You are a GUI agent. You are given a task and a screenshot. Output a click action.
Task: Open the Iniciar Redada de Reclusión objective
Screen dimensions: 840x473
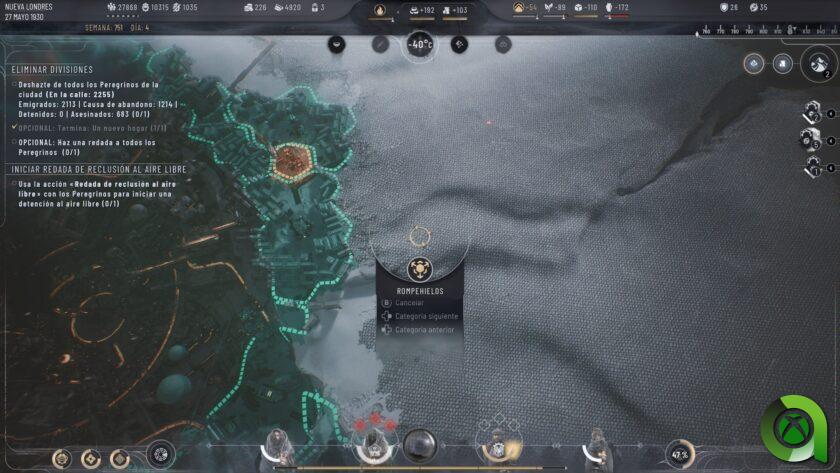coord(88,168)
